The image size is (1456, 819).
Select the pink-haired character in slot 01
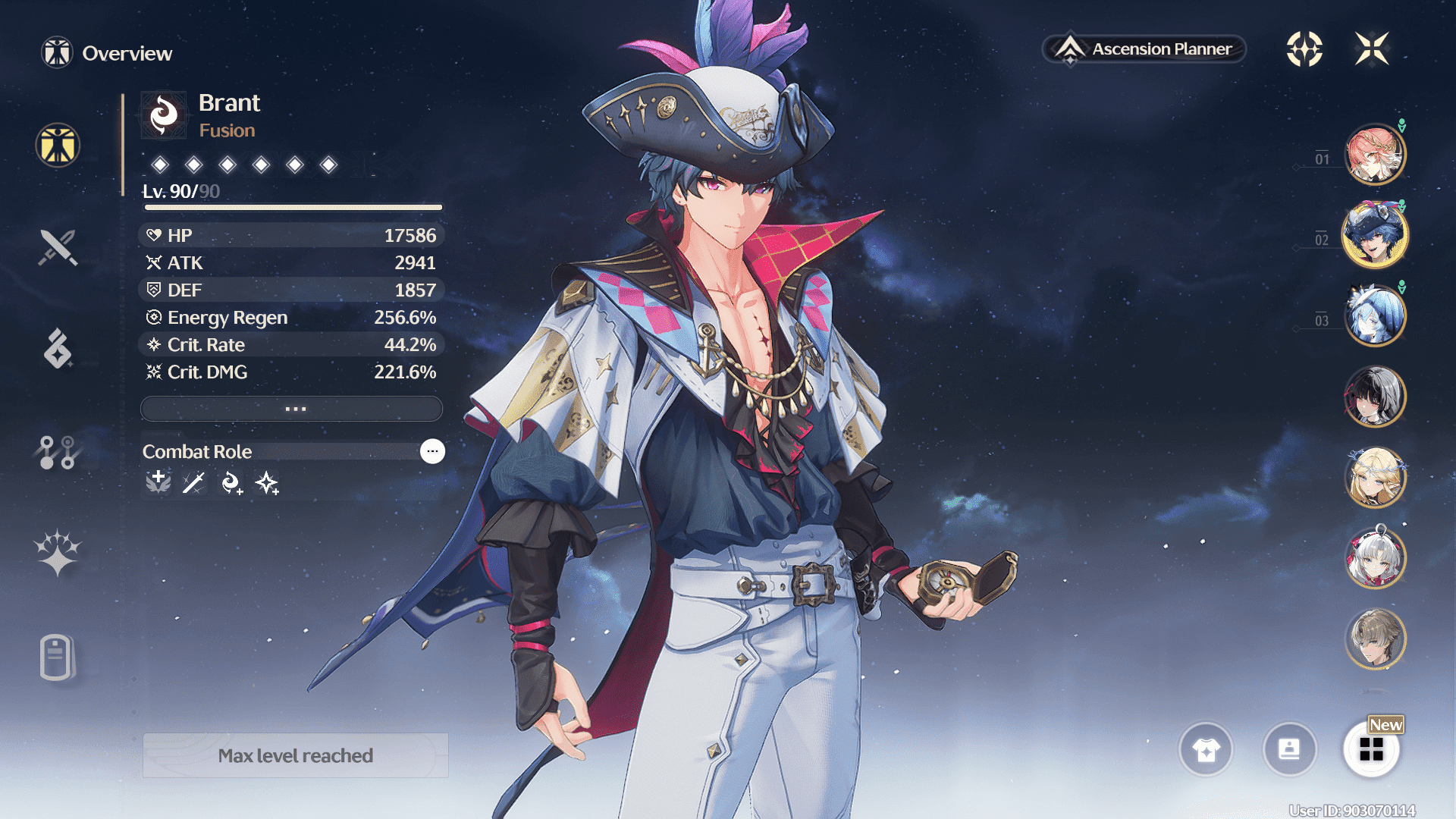[1374, 155]
